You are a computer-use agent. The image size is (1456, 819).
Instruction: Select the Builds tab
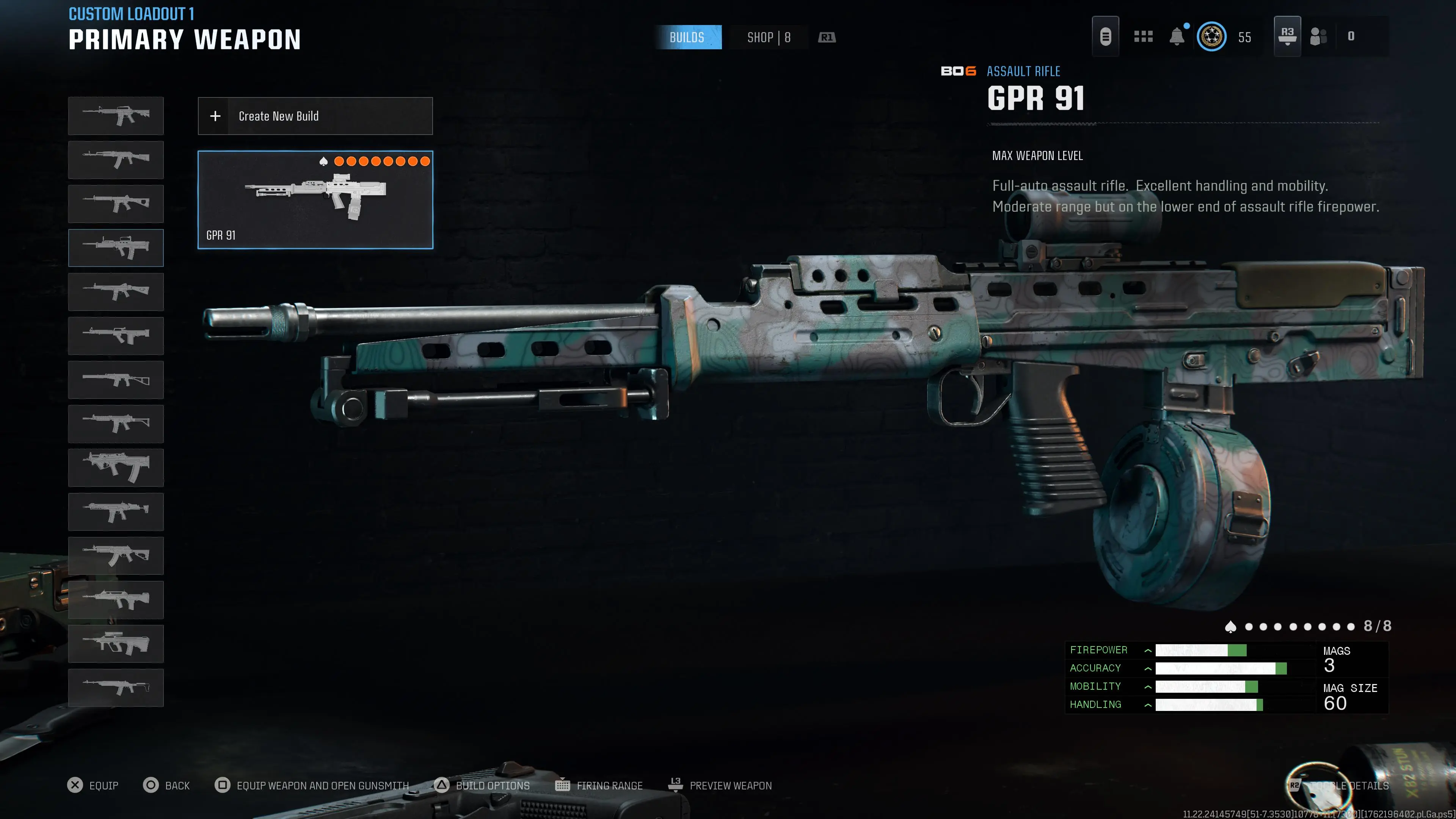pos(689,37)
